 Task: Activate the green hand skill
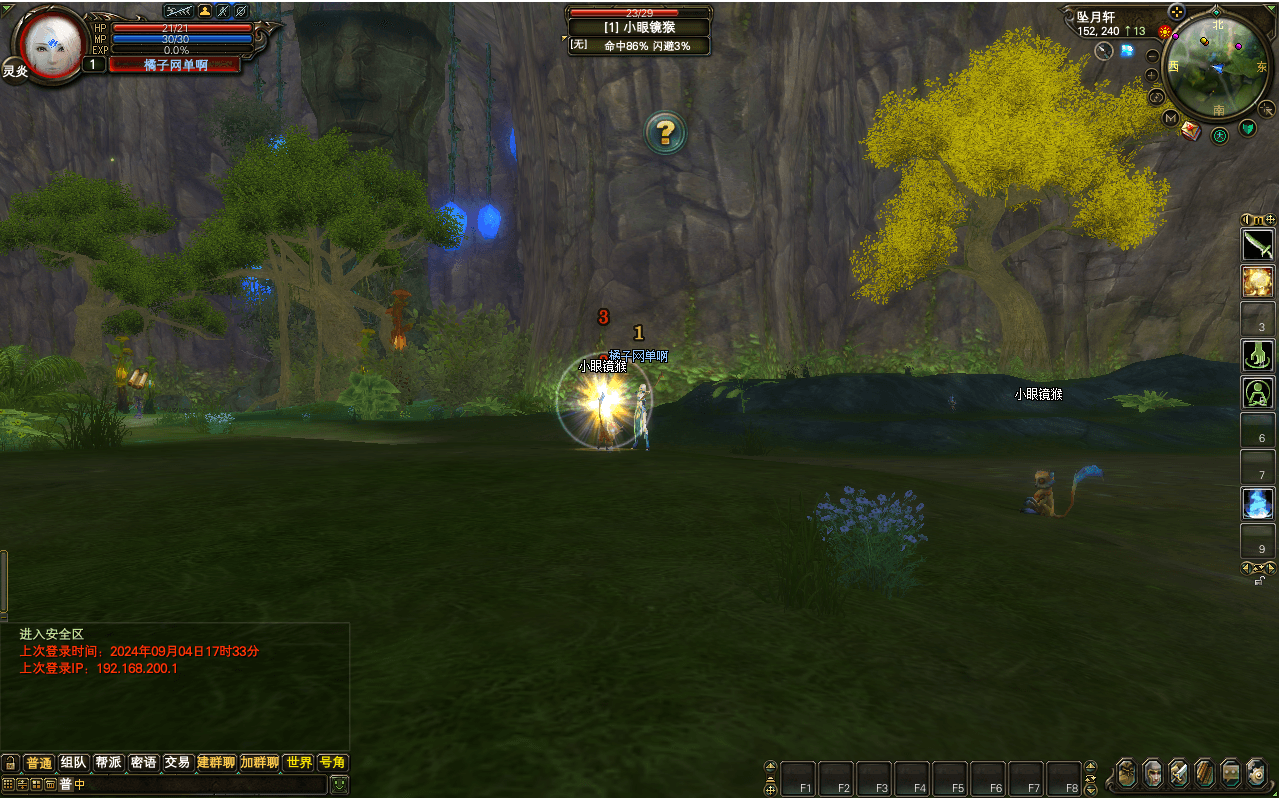coord(1257,354)
